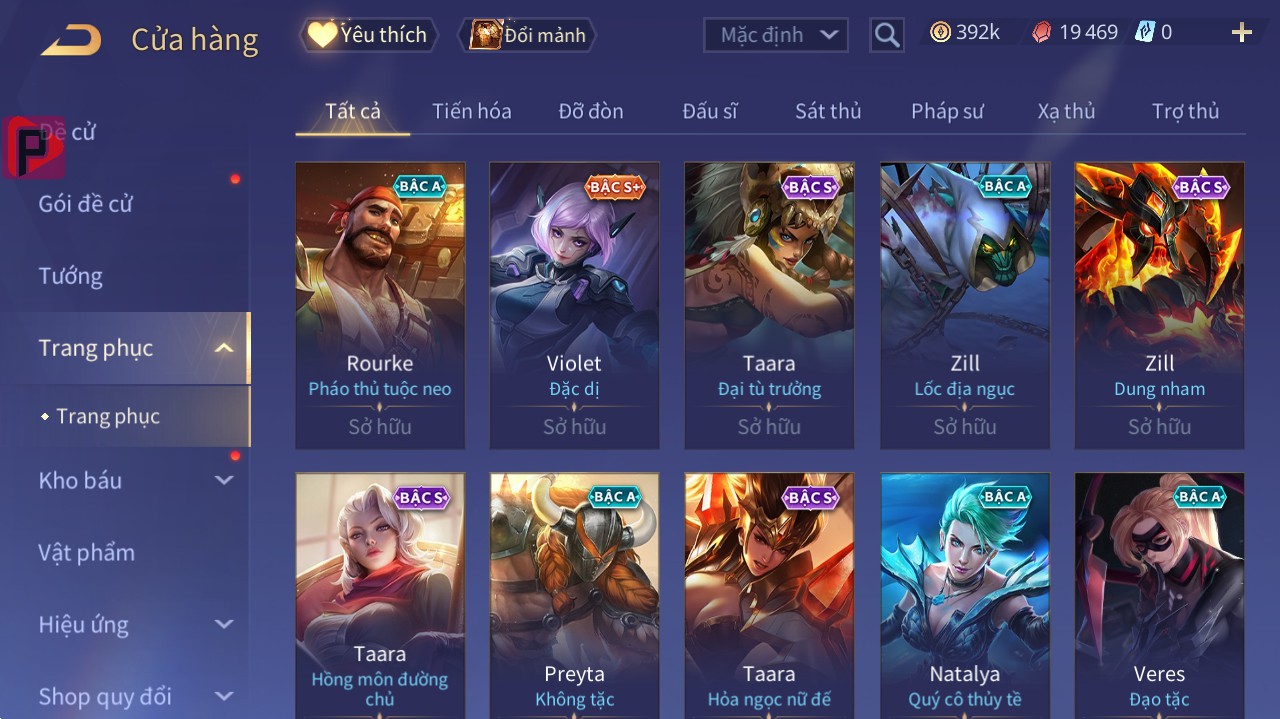This screenshot has width=1280, height=719.
Task: Open the Mặc định sort dropdown
Action: (776, 35)
